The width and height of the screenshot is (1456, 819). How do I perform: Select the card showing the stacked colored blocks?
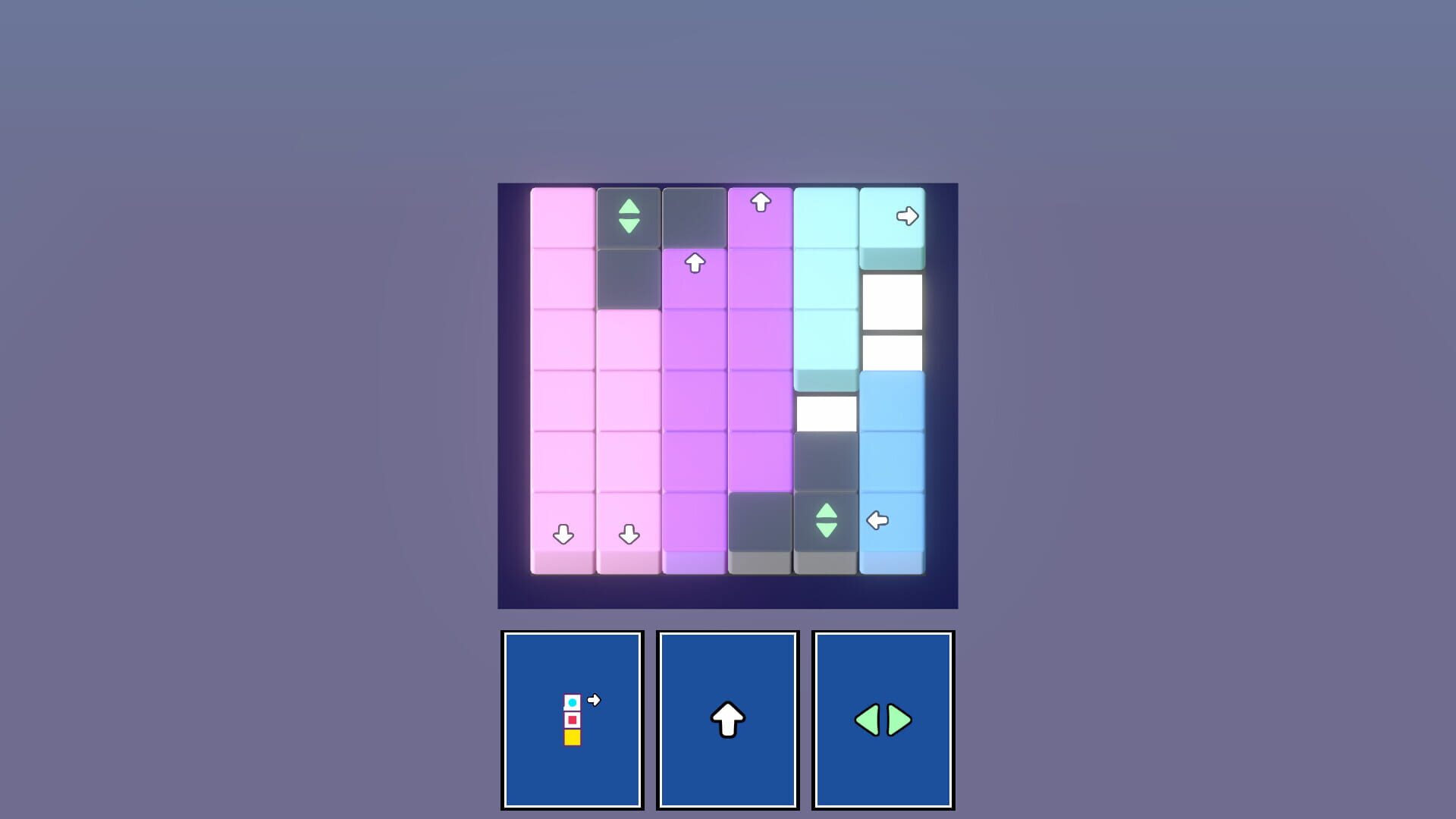click(x=573, y=720)
